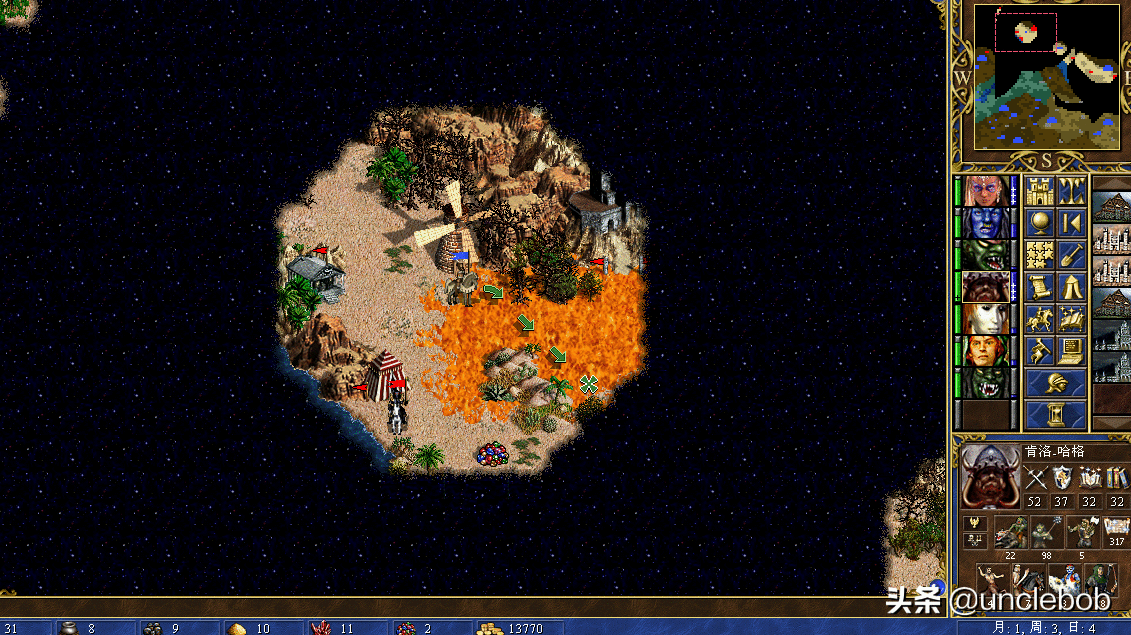This screenshot has height=635, width=1131.
Task: Open the Kingdom Overview castle button
Action: pos(1040,191)
